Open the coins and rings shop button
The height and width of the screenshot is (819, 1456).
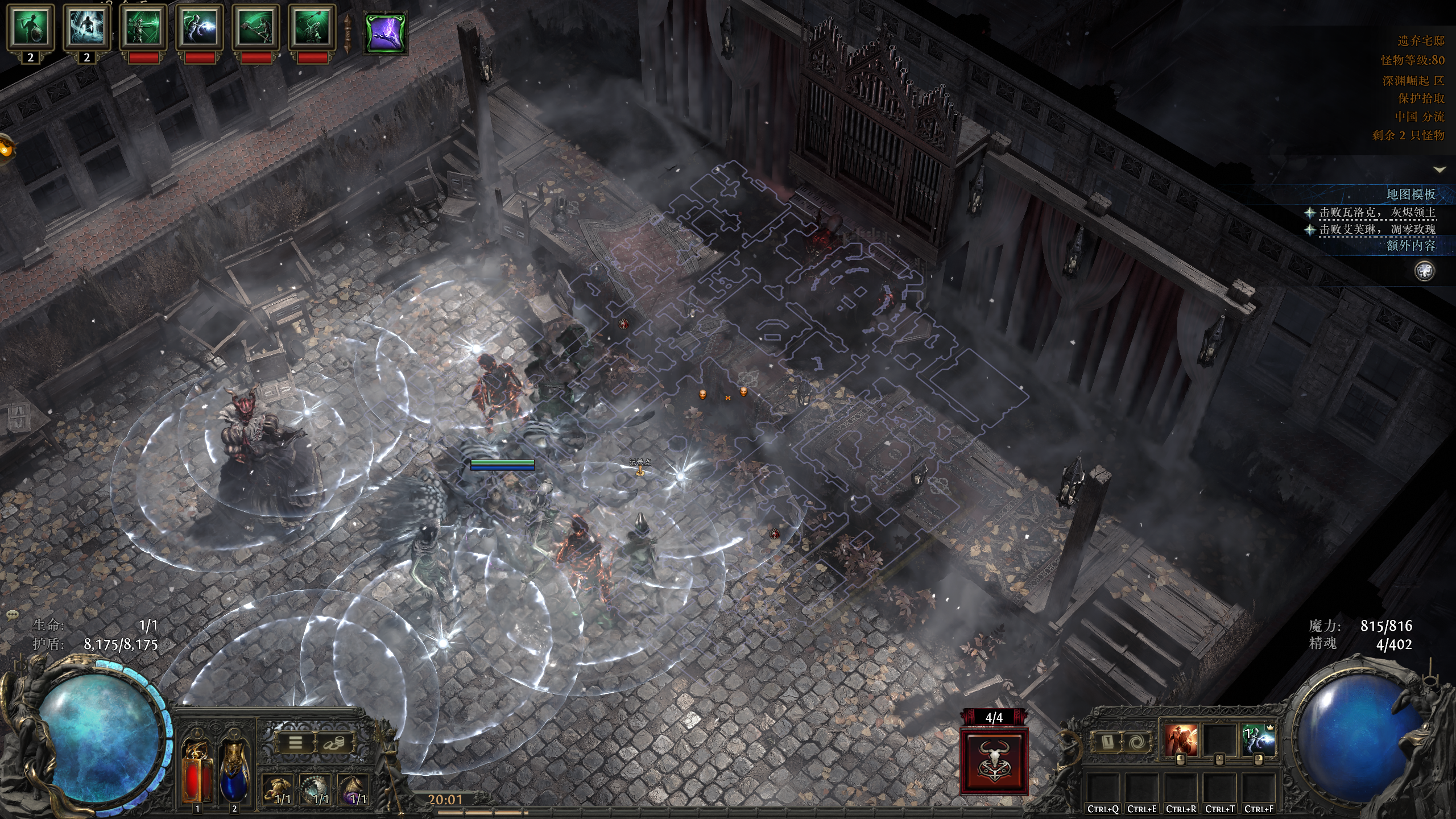334,743
